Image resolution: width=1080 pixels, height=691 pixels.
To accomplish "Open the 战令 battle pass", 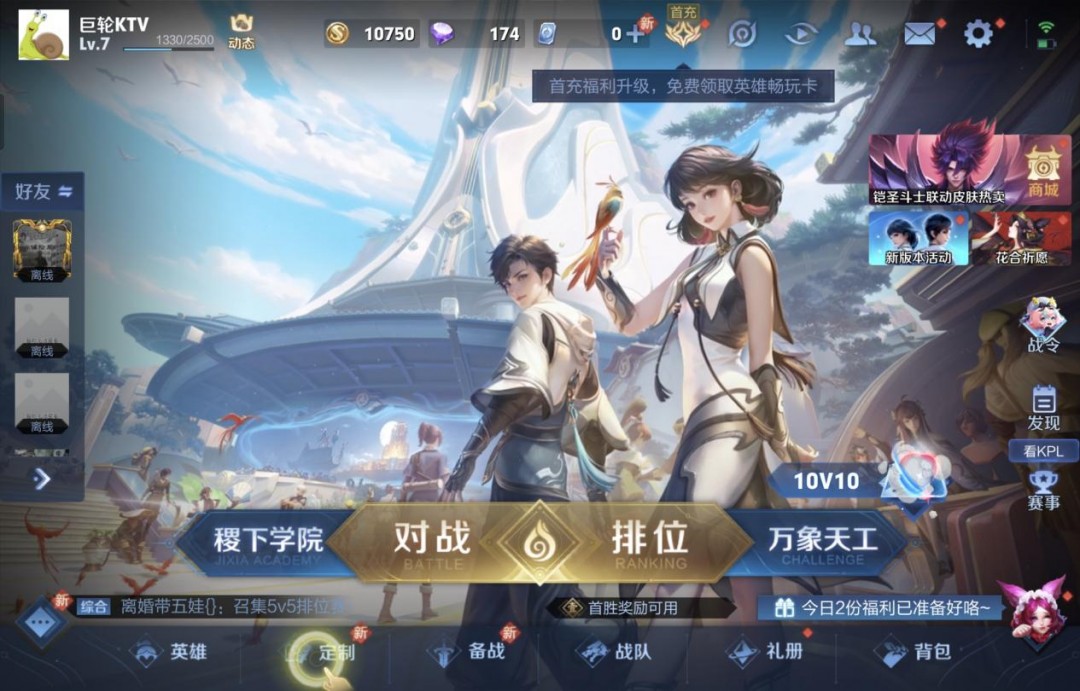I will 1043,325.
